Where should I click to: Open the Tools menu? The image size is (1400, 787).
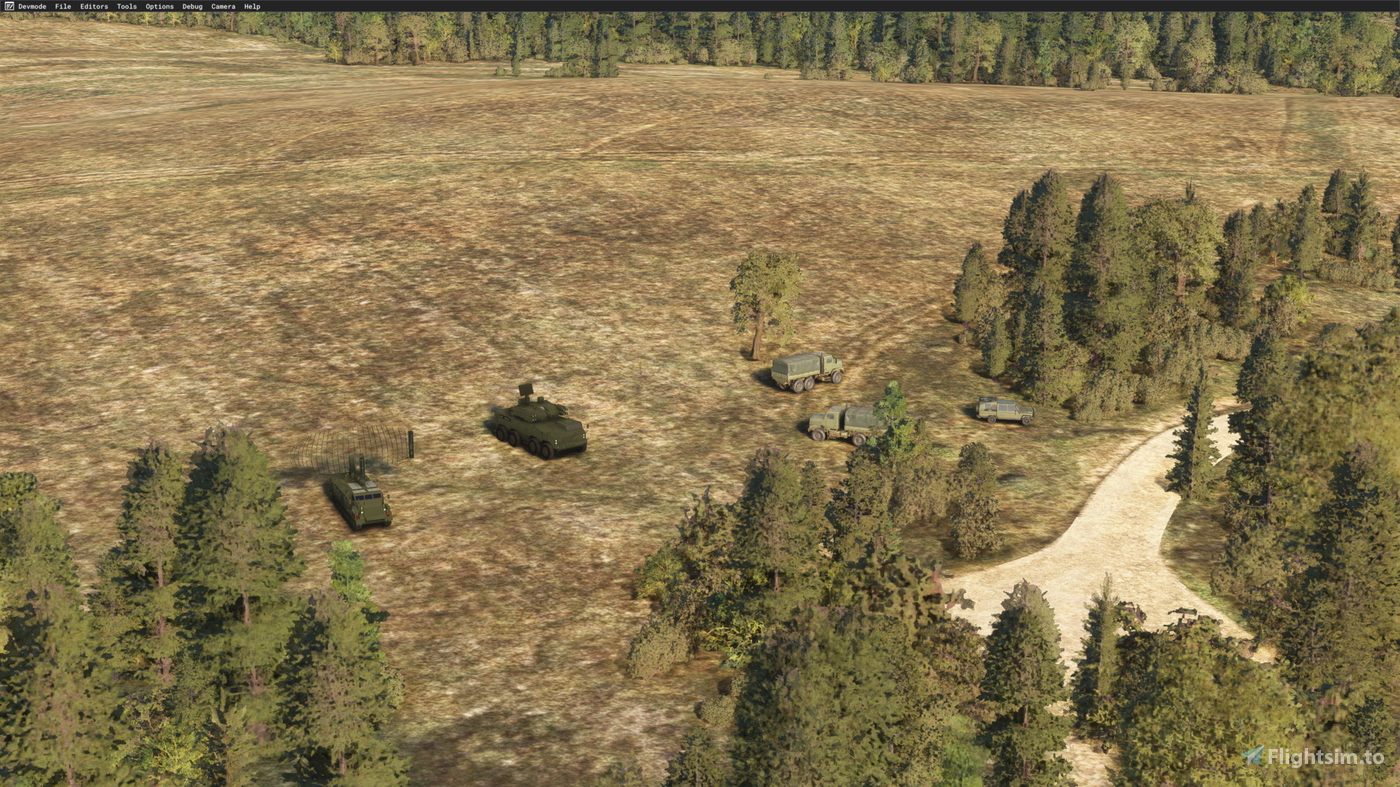tap(125, 6)
